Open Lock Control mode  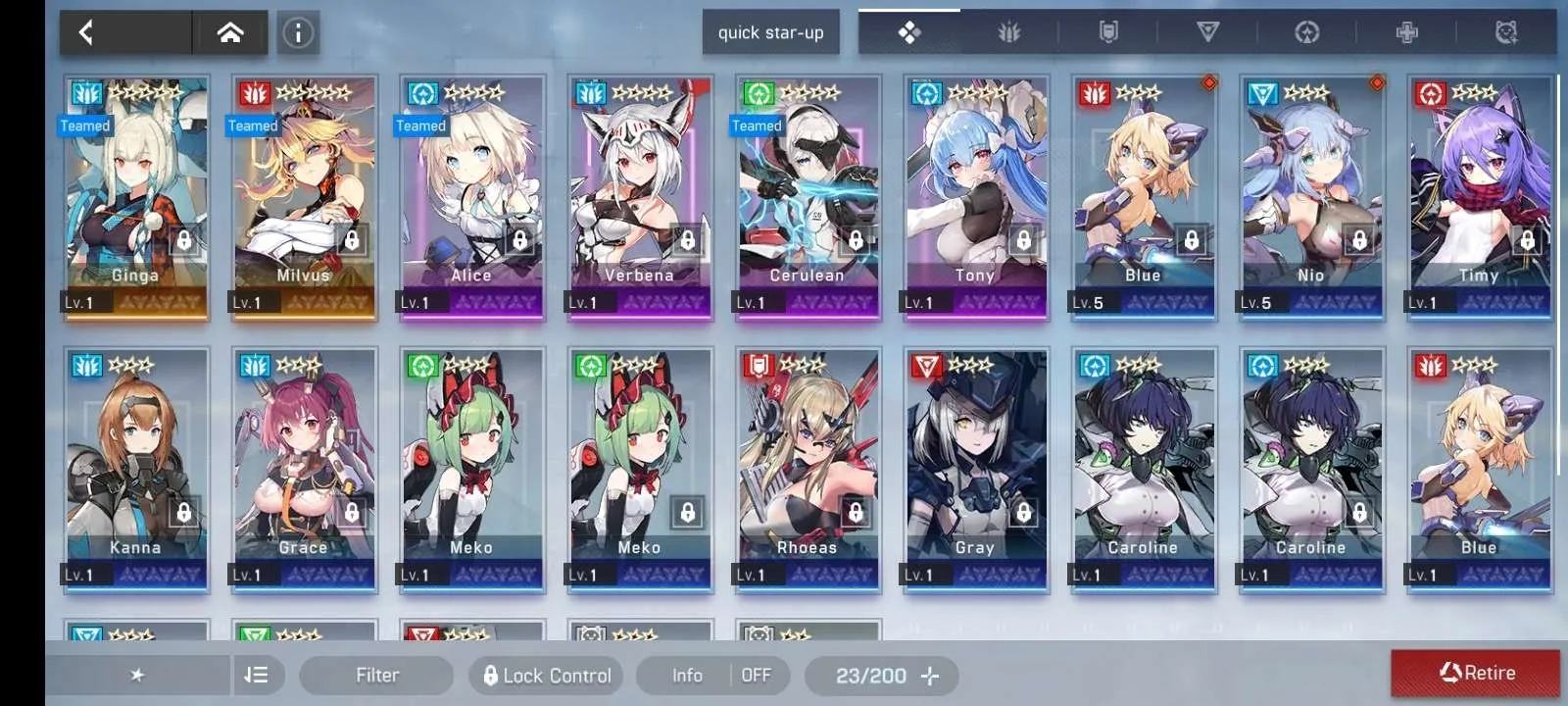[x=547, y=675]
